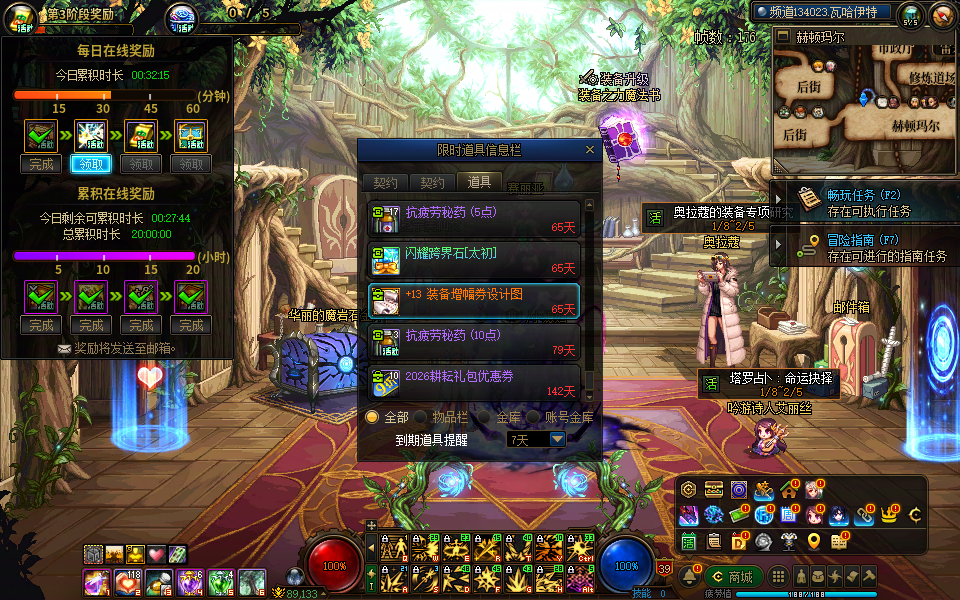960x600 pixels.
Task: Open the notification bell icon
Action: (x=690, y=577)
